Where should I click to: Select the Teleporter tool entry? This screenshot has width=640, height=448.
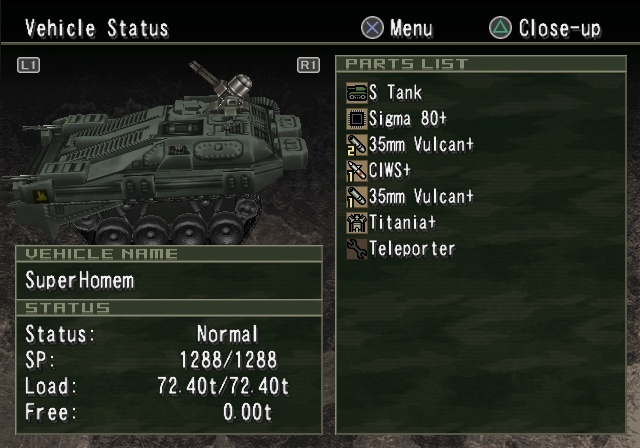pyautogui.click(x=411, y=248)
